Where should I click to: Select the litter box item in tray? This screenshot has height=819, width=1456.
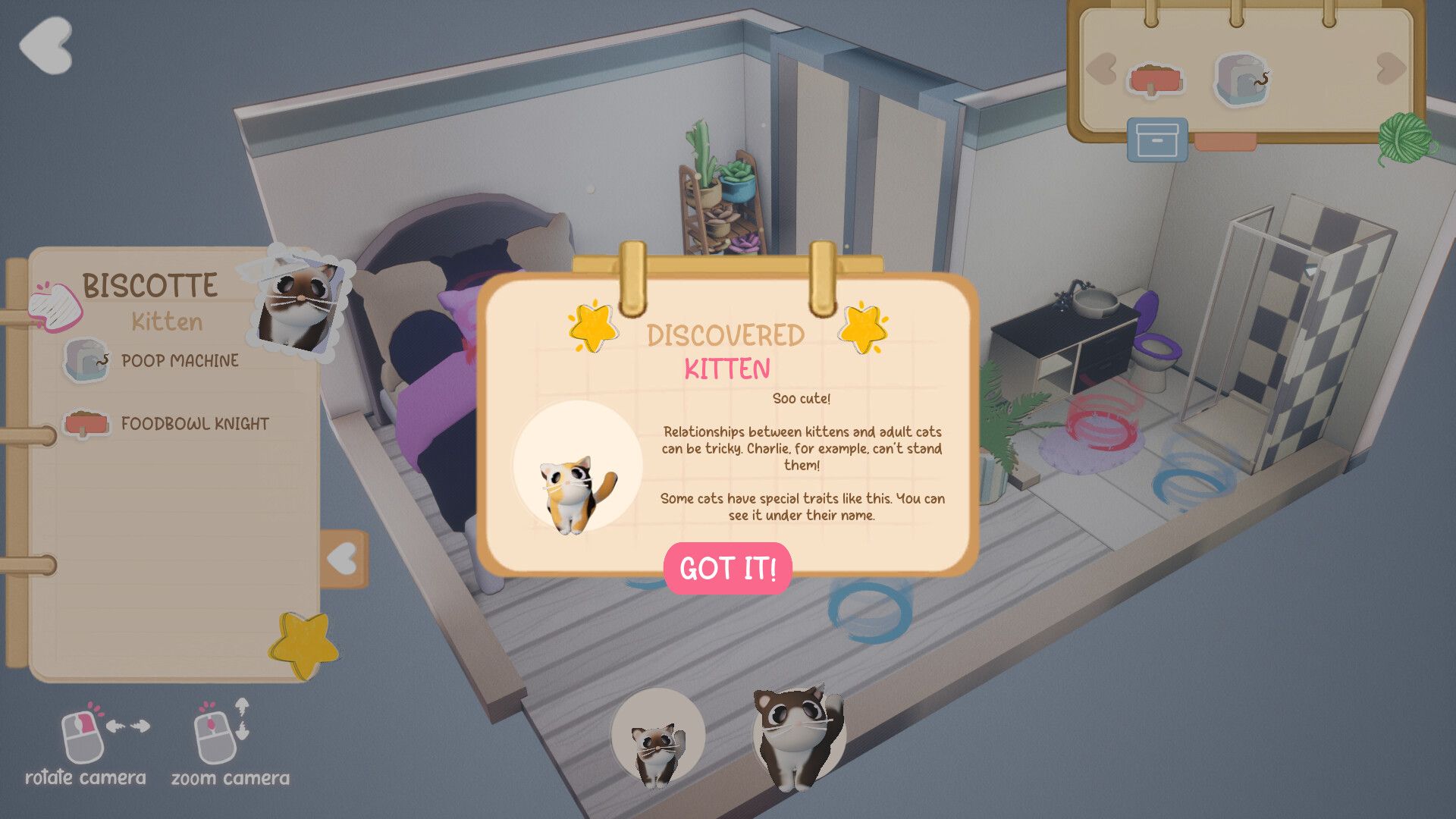coord(1241,79)
